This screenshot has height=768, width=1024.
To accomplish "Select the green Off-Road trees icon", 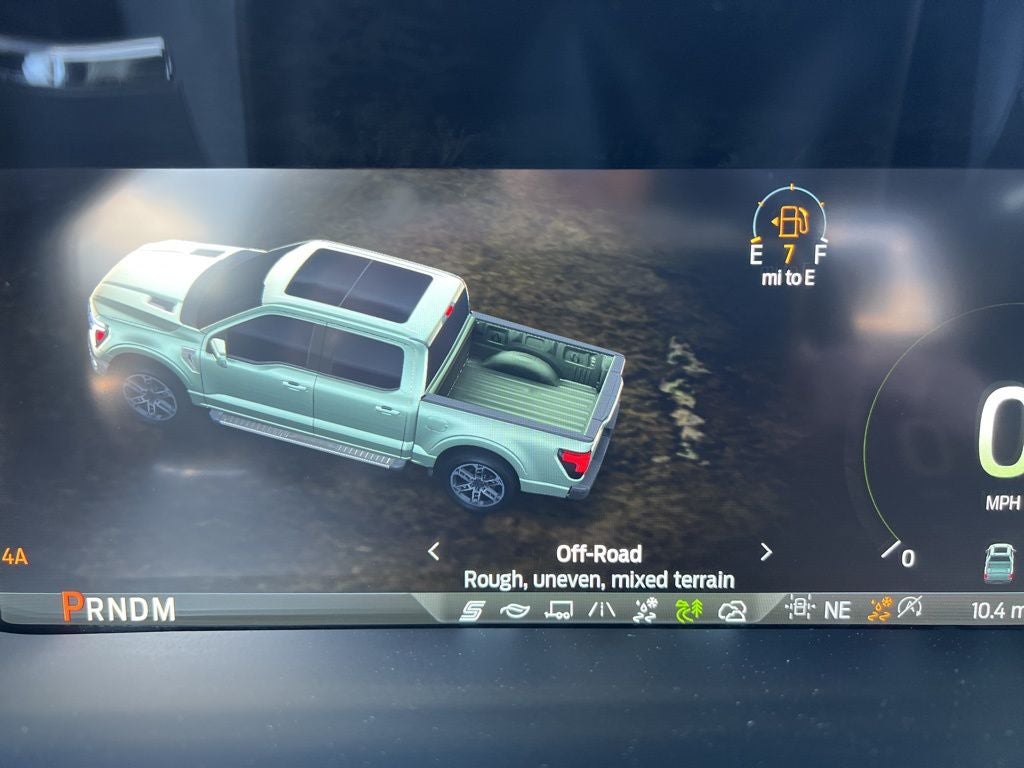I will pyautogui.click(x=690, y=610).
